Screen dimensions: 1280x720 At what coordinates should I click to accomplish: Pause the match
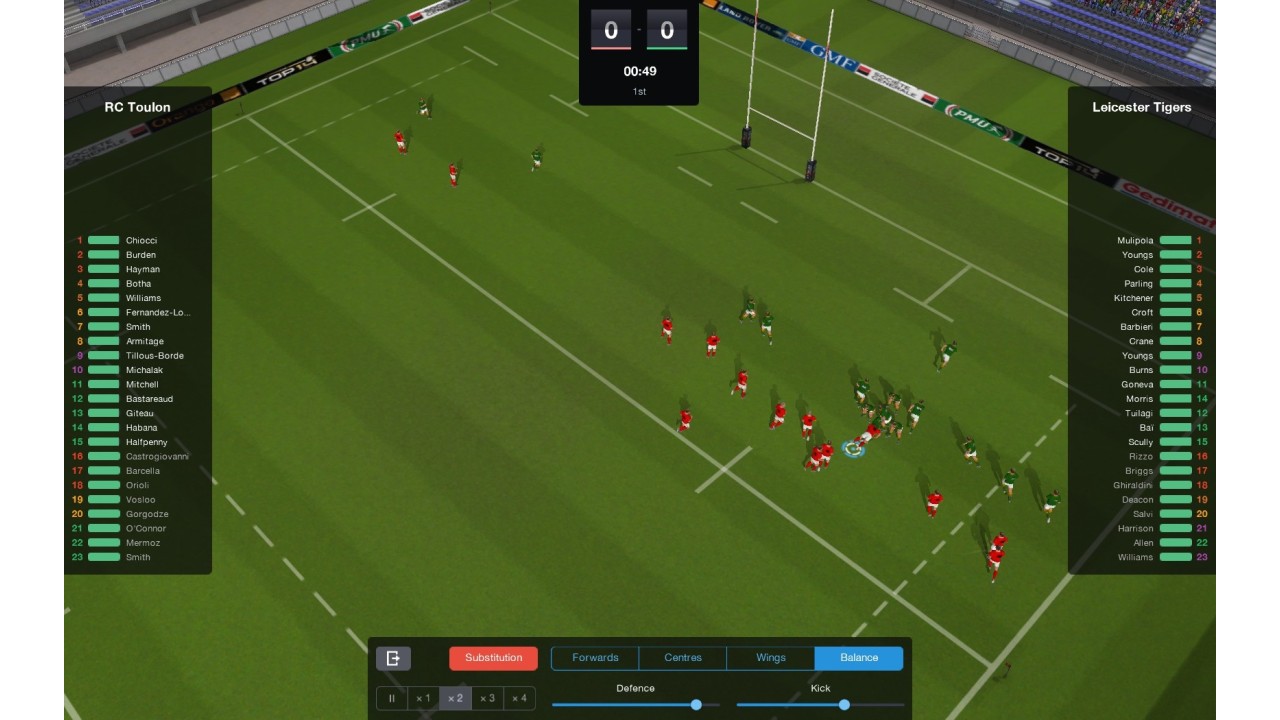(x=392, y=698)
